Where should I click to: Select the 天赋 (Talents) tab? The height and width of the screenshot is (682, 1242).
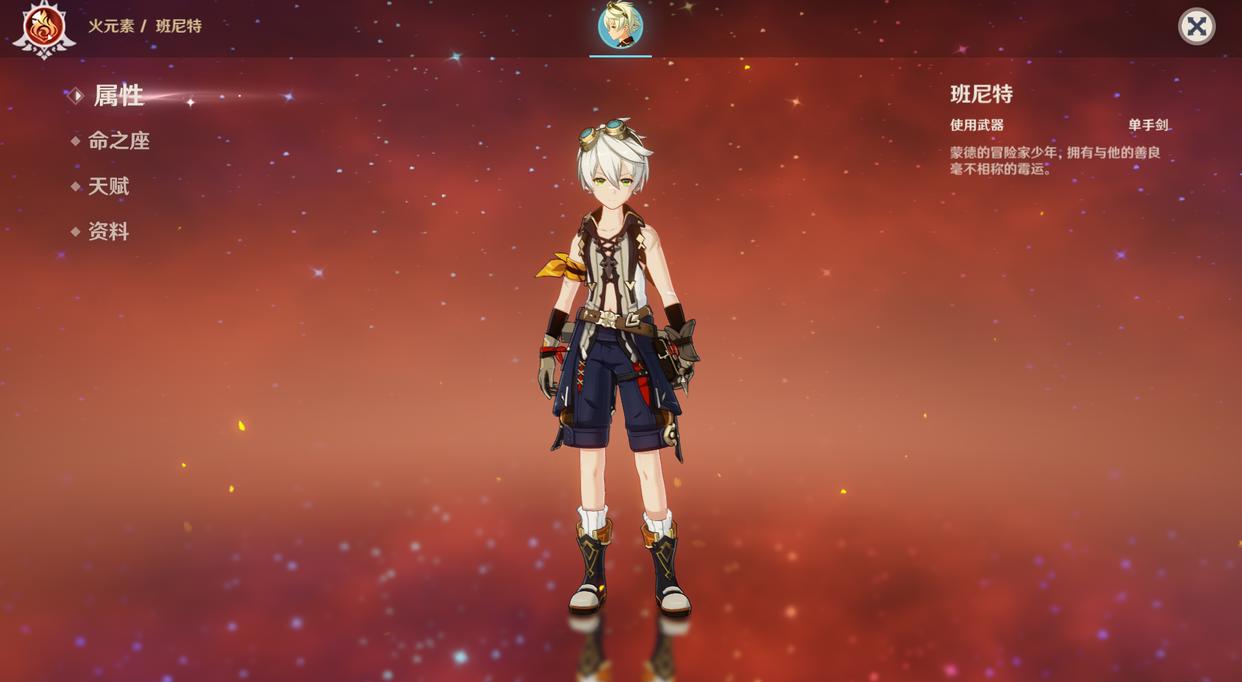[x=108, y=186]
